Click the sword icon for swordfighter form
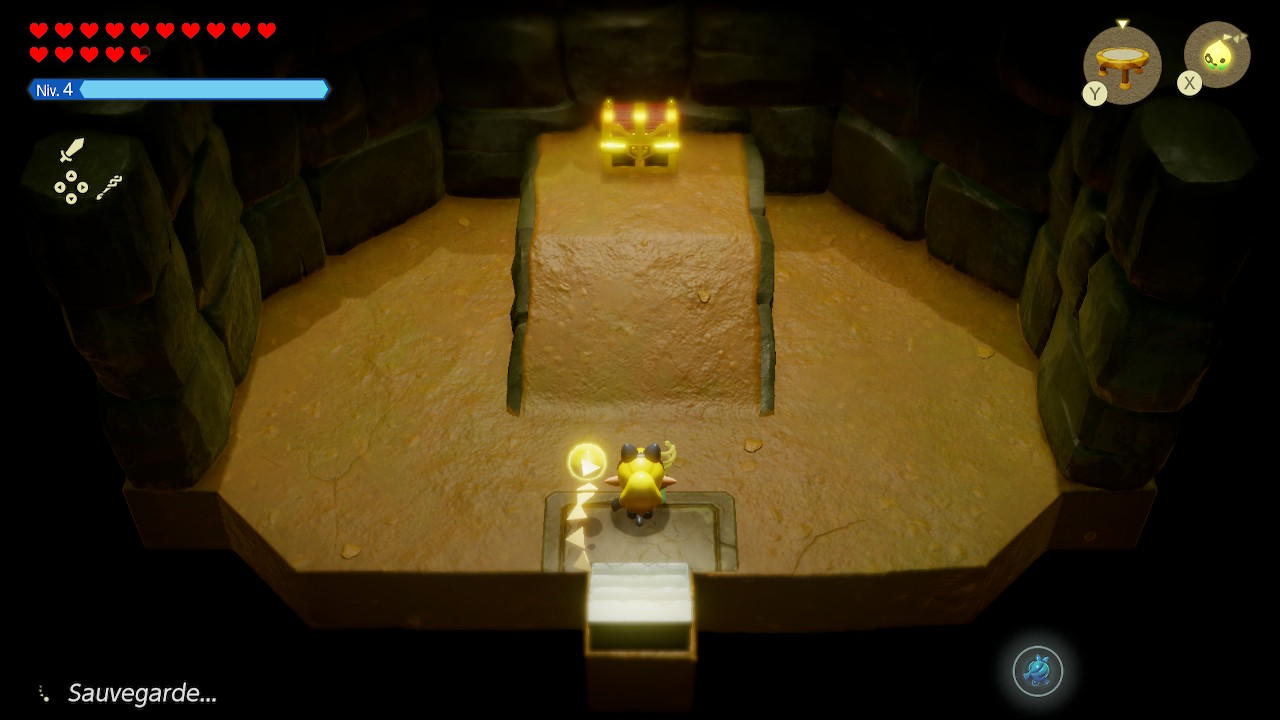Viewport: 1280px width, 720px height. point(71,150)
